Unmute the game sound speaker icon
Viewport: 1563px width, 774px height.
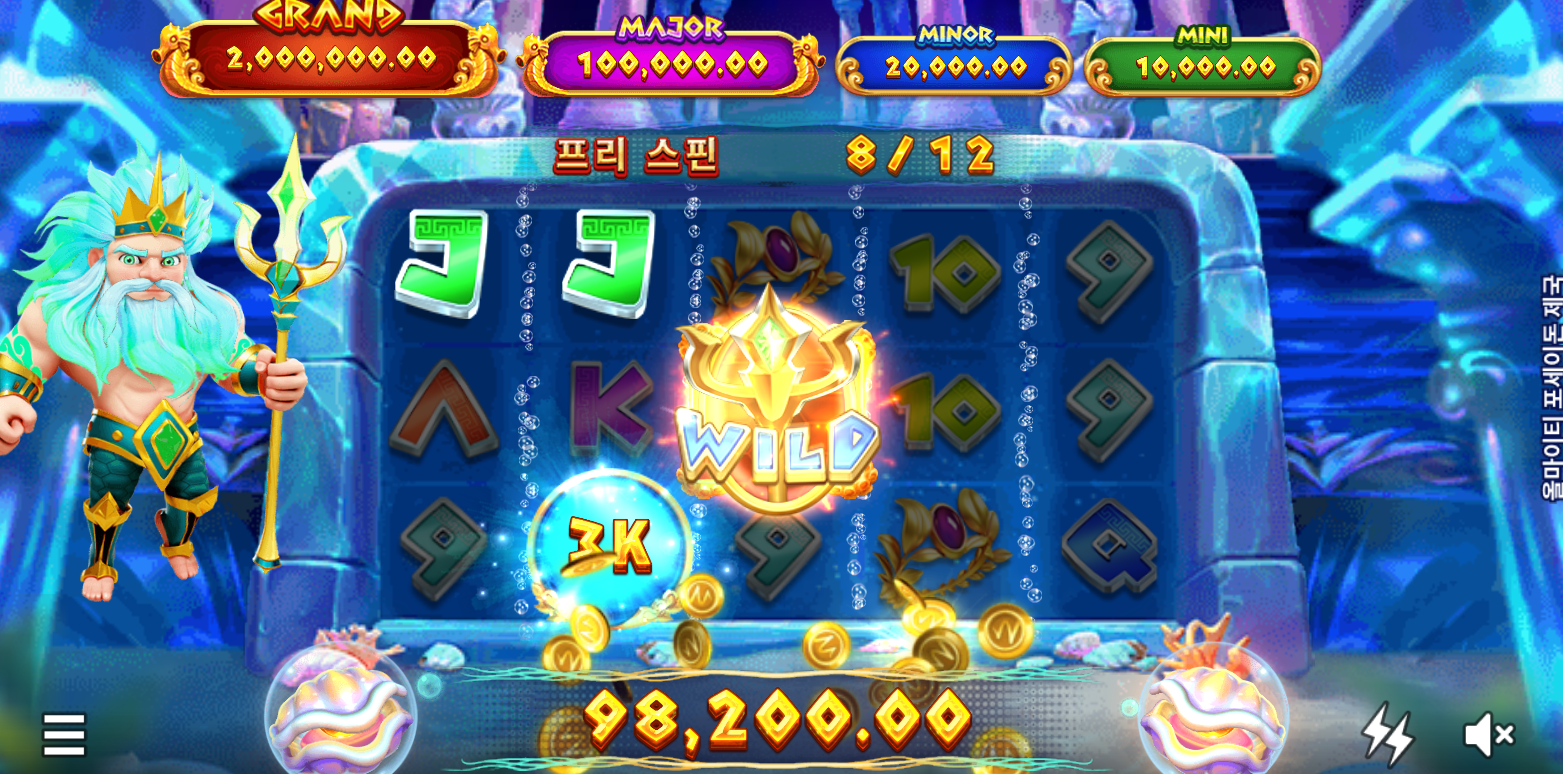tap(1488, 735)
